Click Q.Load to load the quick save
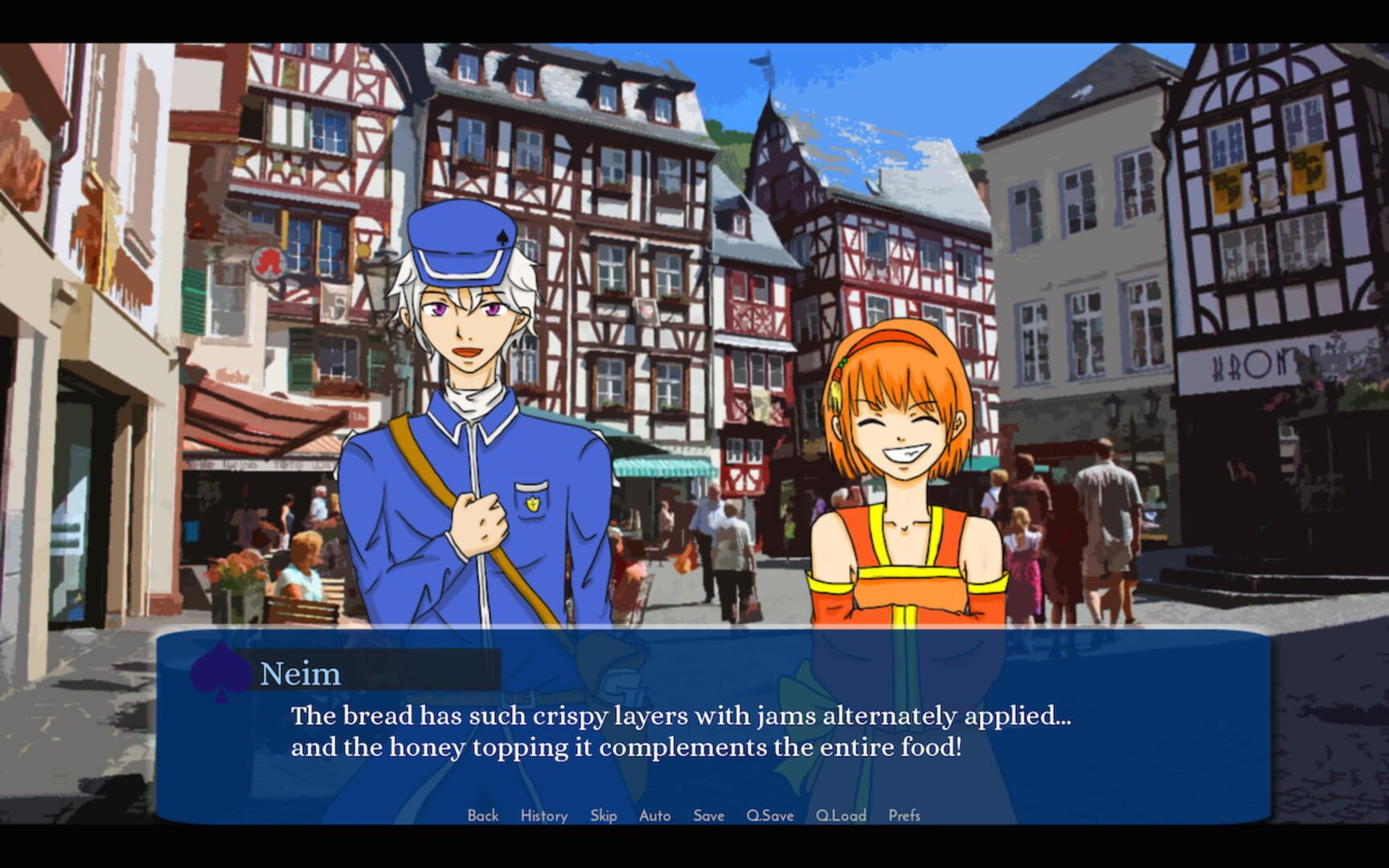This screenshot has width=1389, height=868. coord(839,815)
